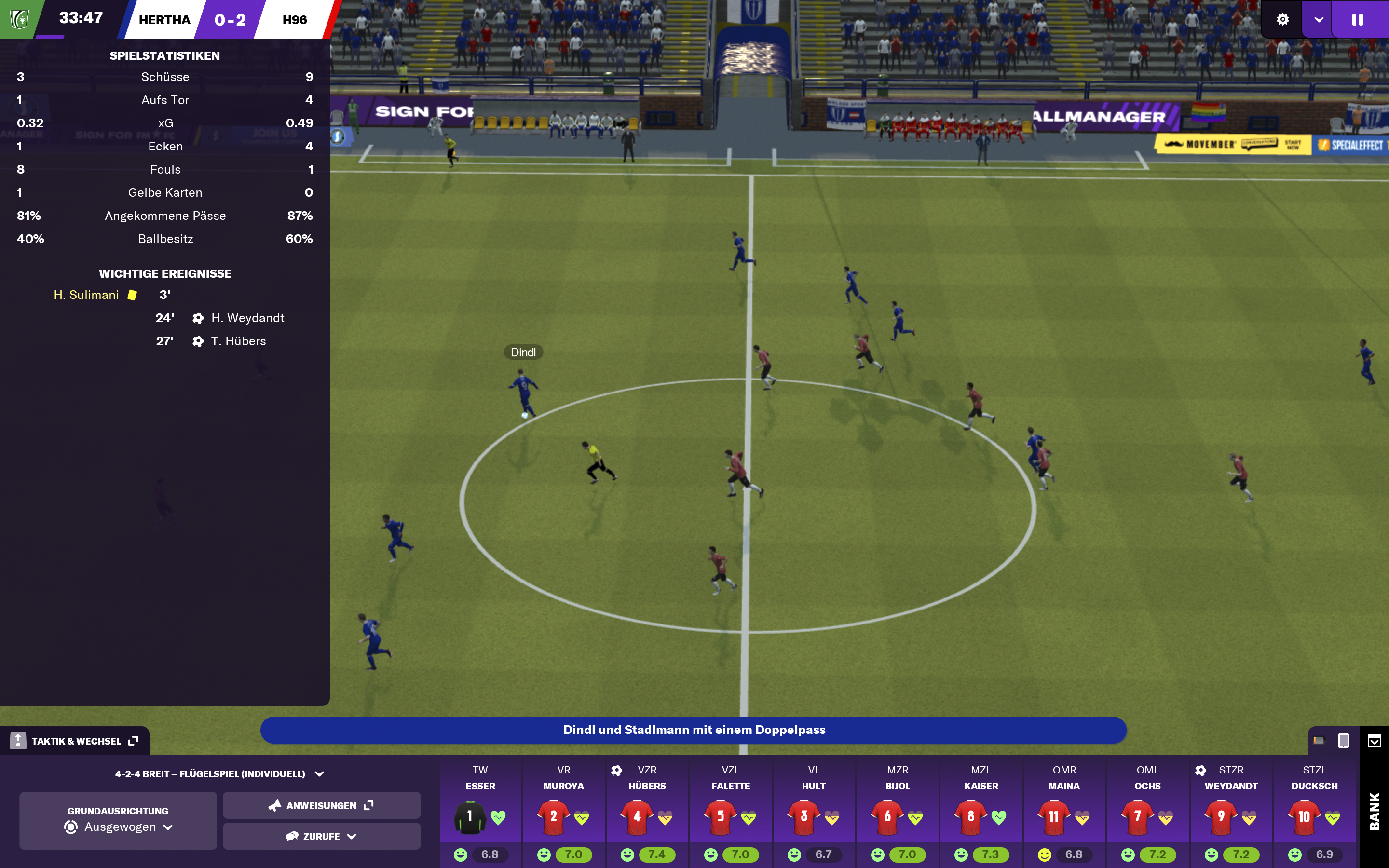
Task: Select Maina's player card
Action: pyautogui.click(x=1064, y=814)
